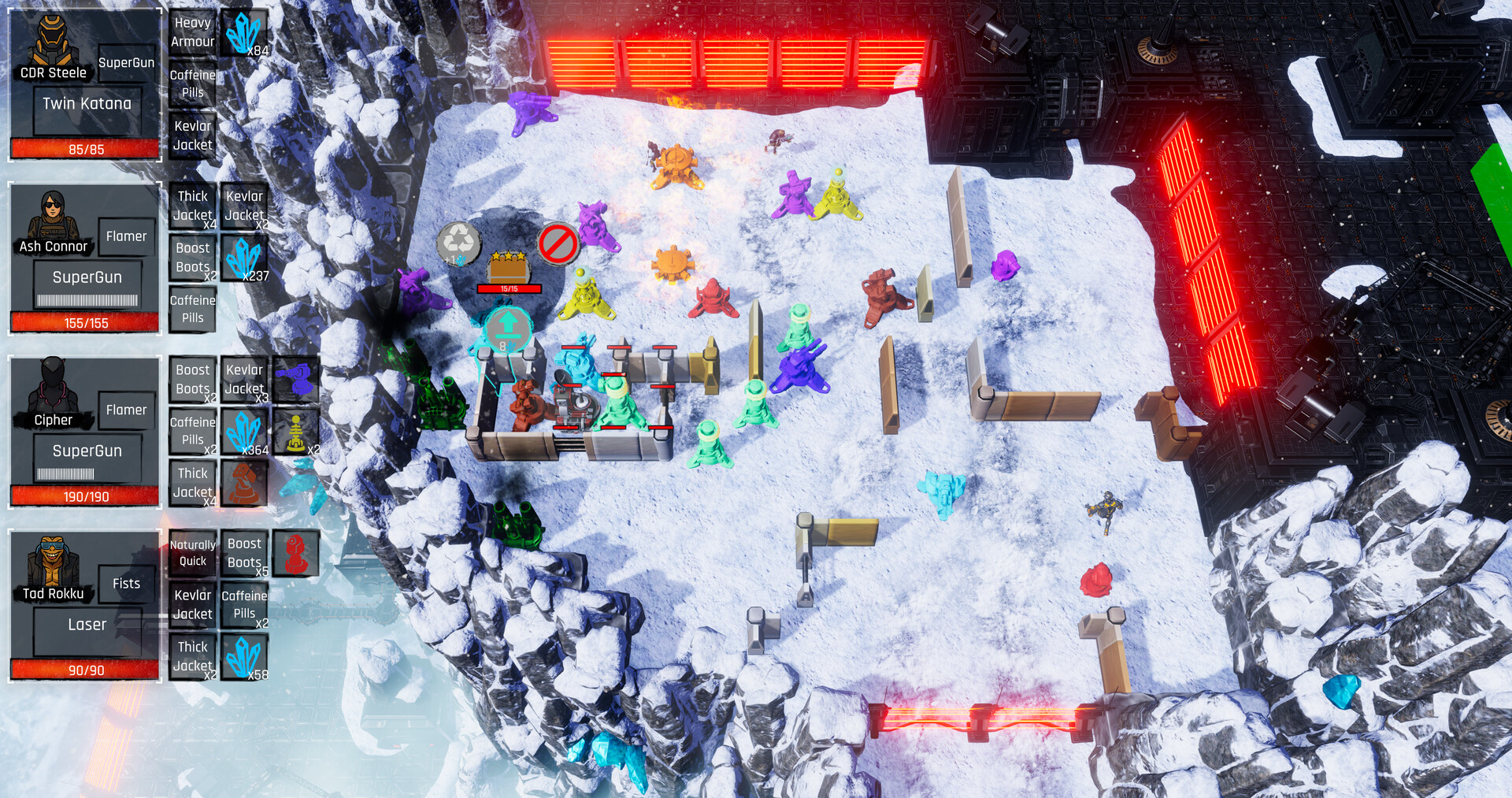
Task: Click the Boost Boots x5 item
Action: 244,551
